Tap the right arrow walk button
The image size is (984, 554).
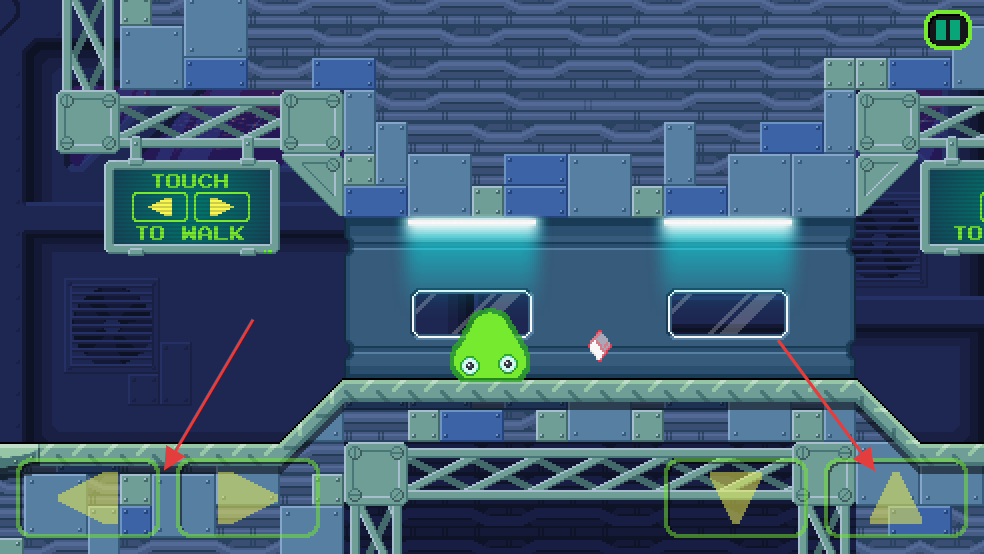point(247,497)
